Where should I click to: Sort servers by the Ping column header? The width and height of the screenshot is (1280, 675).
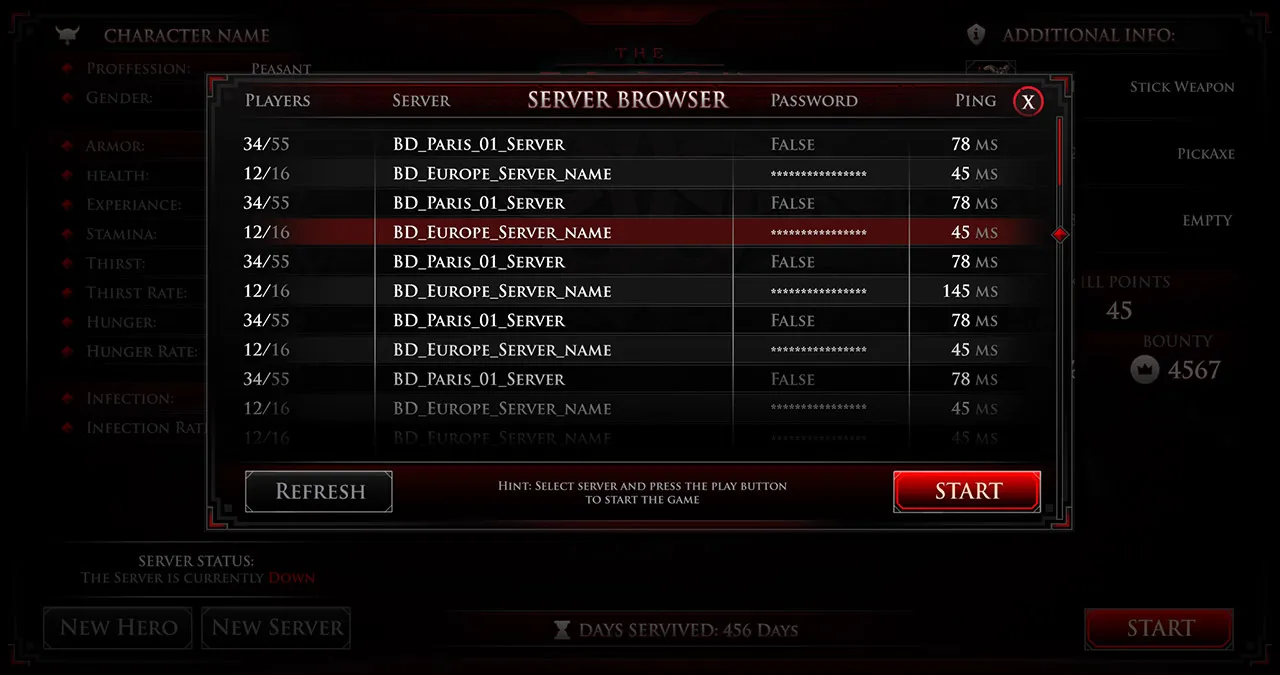pos(975,100)
